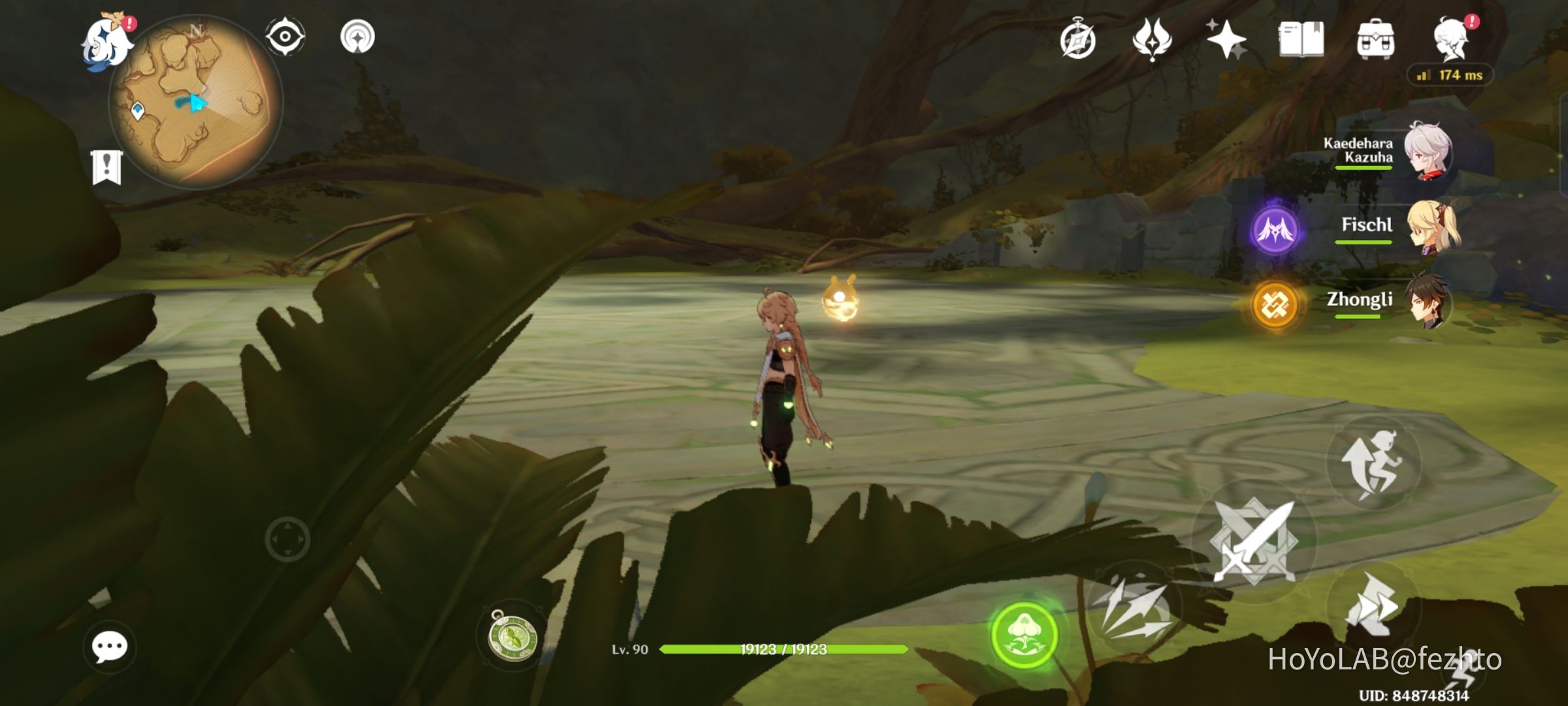Screen dimensions: 1568x706
Task: Open the Adventurer Handbook compass icon
Action: pyautogui.click(x=1079, y=41)
